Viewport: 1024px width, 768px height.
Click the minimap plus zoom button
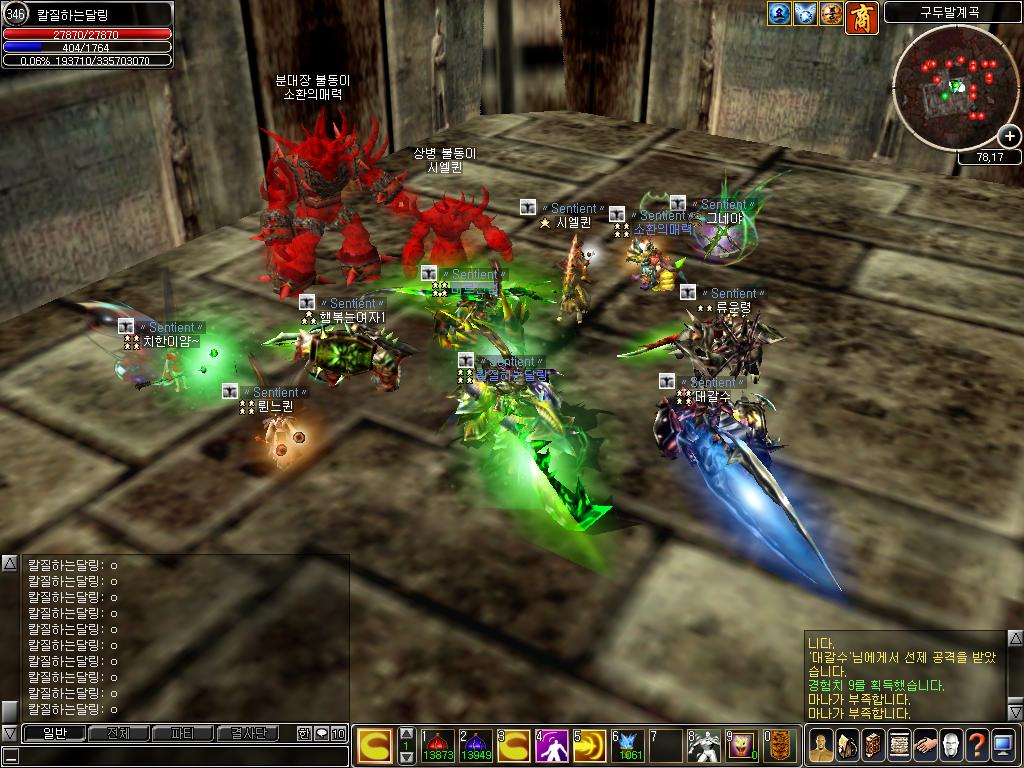point(1009,137)
